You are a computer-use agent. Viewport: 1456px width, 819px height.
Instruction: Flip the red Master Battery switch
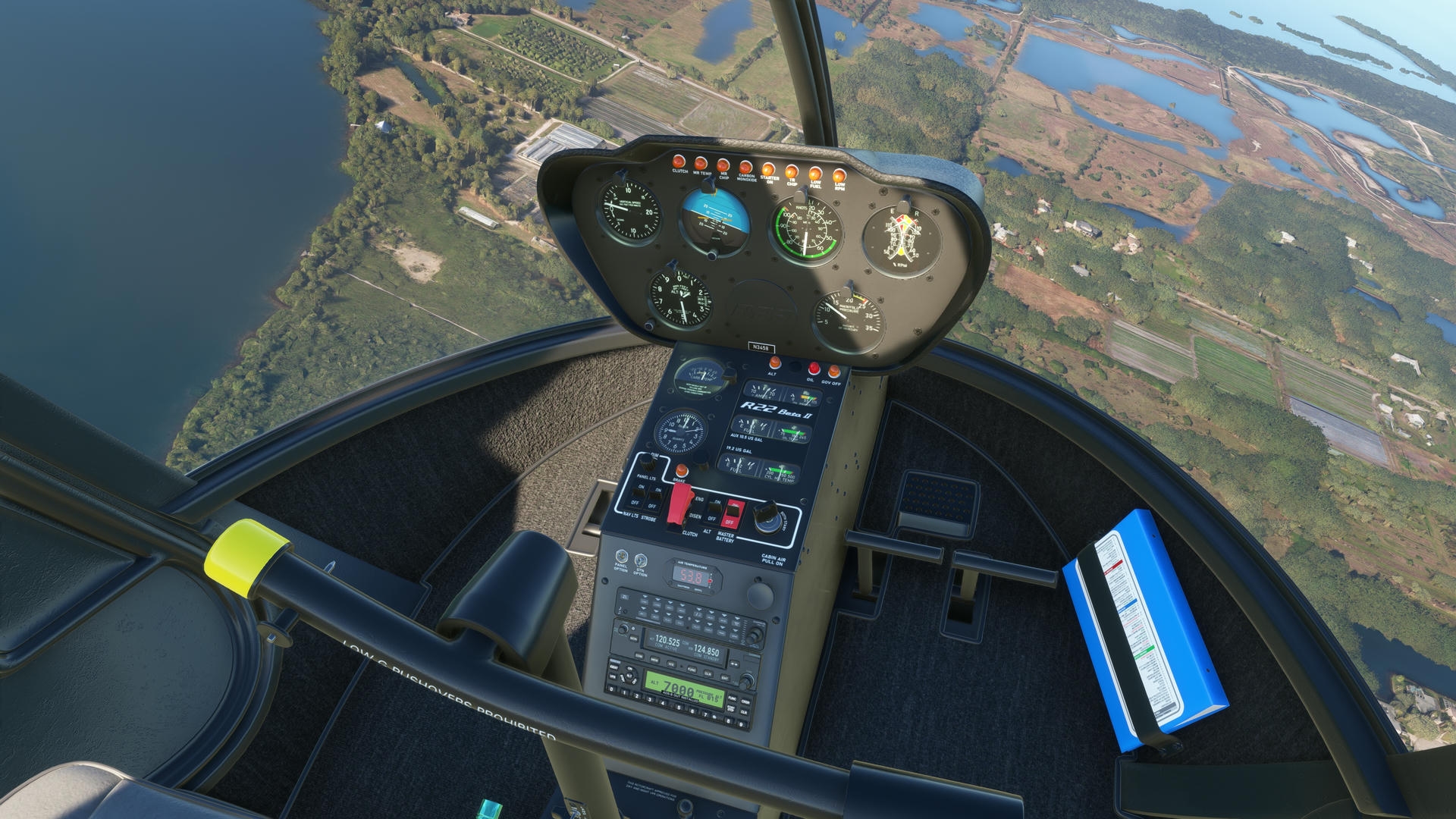[x=732, y=513]
